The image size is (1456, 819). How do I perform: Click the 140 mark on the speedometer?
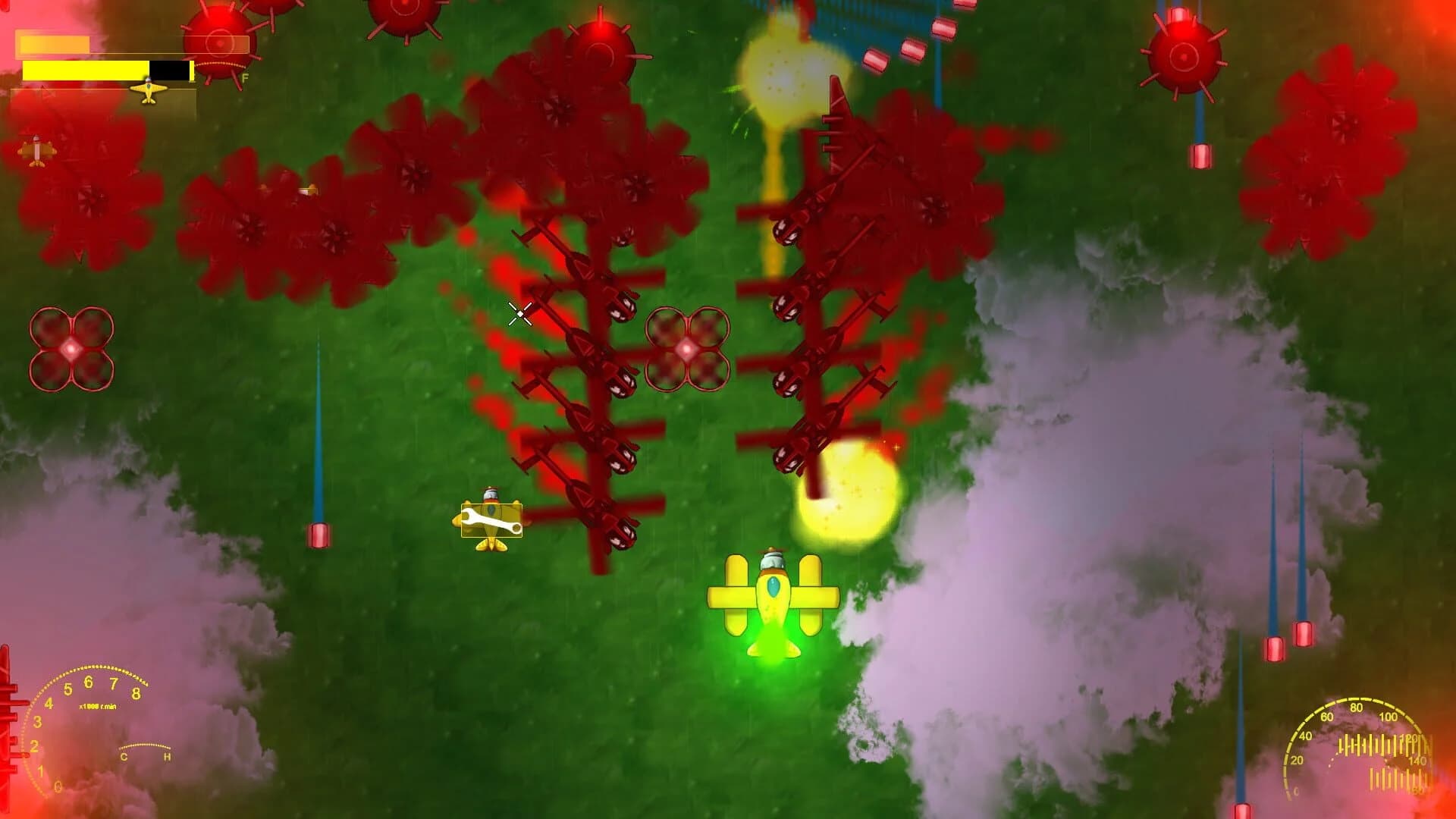[x=1417, y=761]
